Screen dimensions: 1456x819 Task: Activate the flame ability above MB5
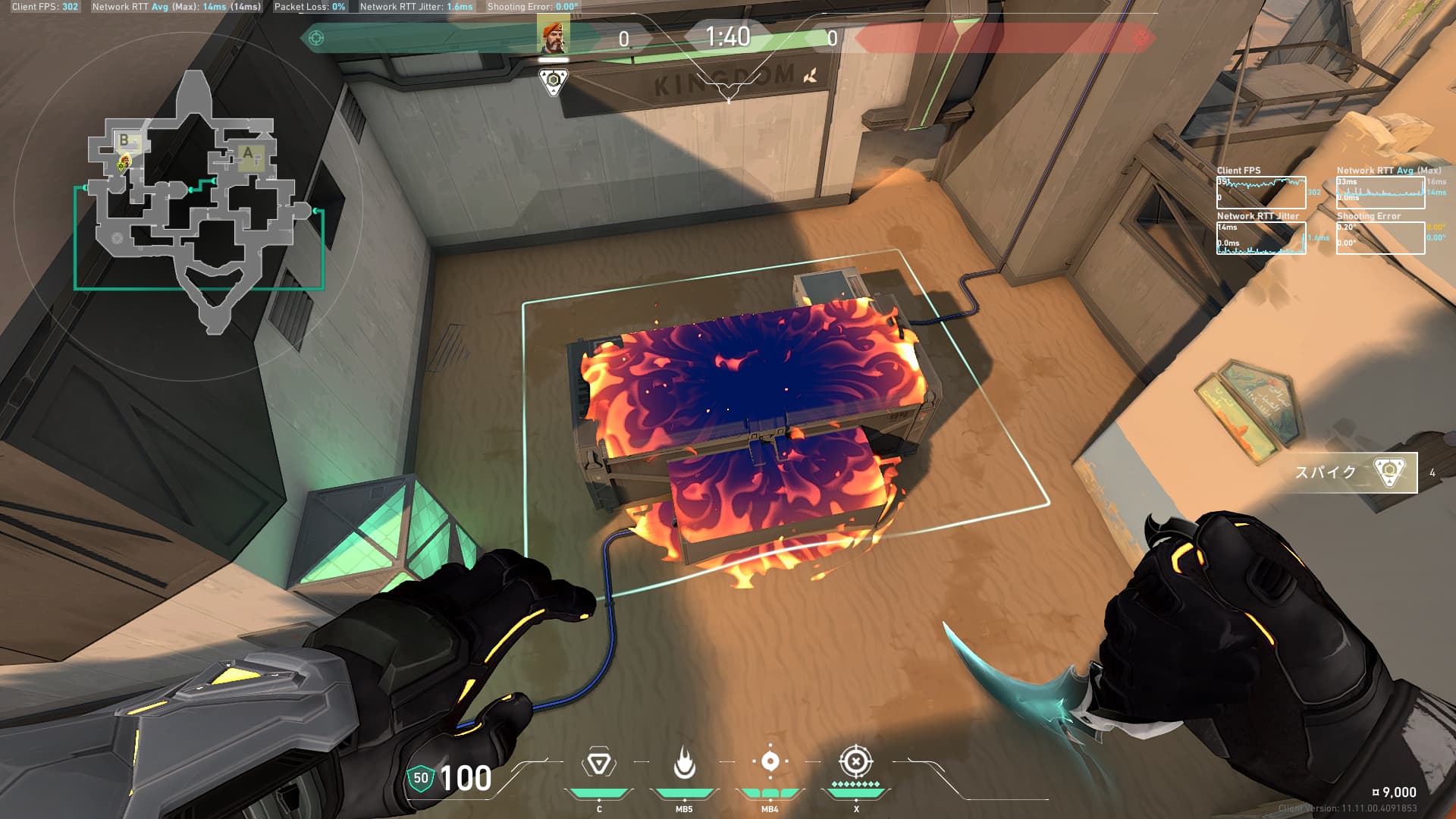tap(684, 764)
